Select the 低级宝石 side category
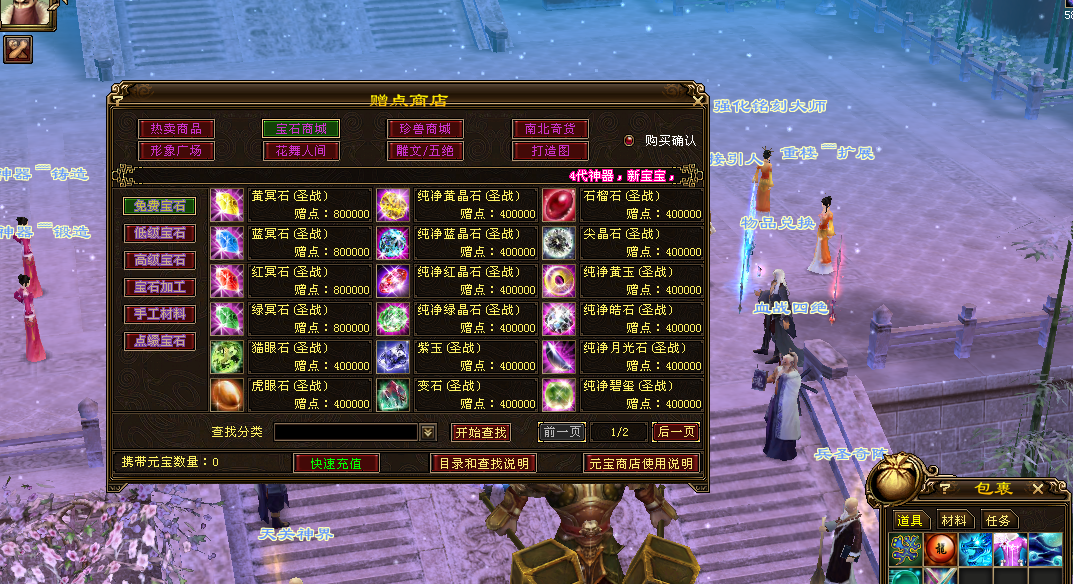 (160, 233)
